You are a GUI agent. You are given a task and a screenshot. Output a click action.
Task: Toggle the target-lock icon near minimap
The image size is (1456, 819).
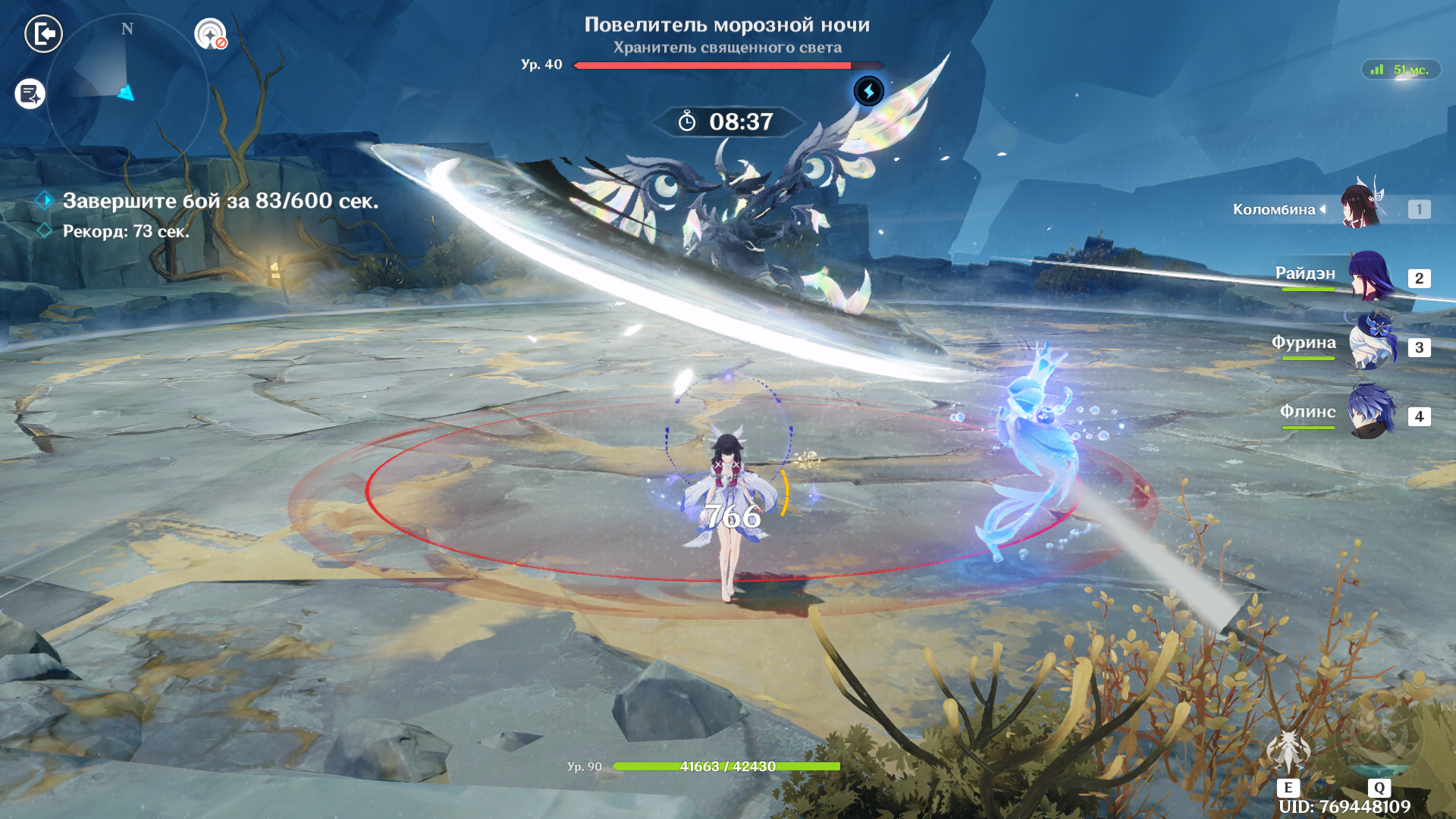point(211,34)
